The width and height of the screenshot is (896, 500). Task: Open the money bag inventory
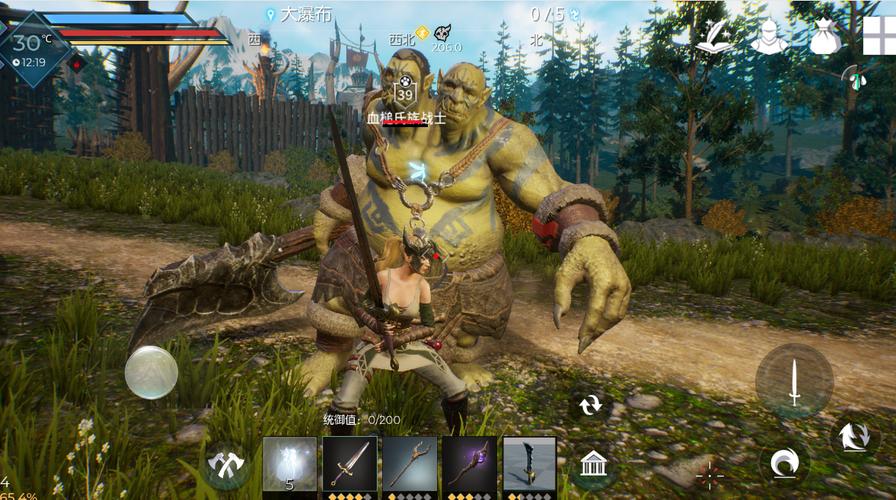[x=825, y=37]
